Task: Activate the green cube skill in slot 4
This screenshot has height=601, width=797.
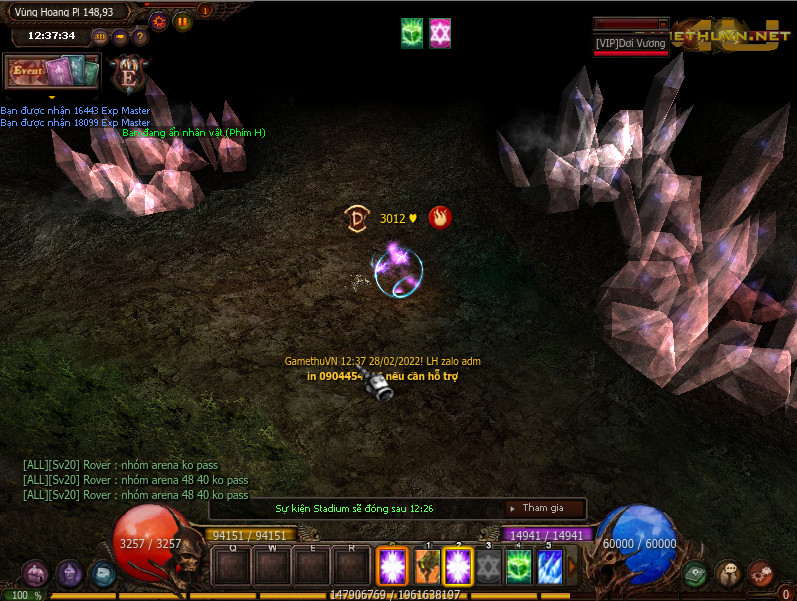Action: click(x=518, y=567)
